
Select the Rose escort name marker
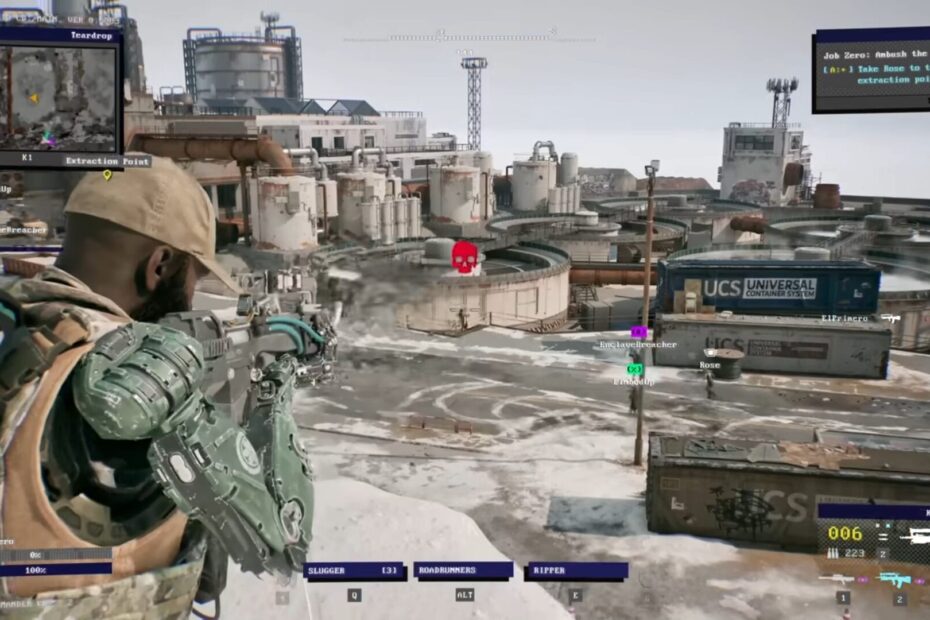coord(709,365)
